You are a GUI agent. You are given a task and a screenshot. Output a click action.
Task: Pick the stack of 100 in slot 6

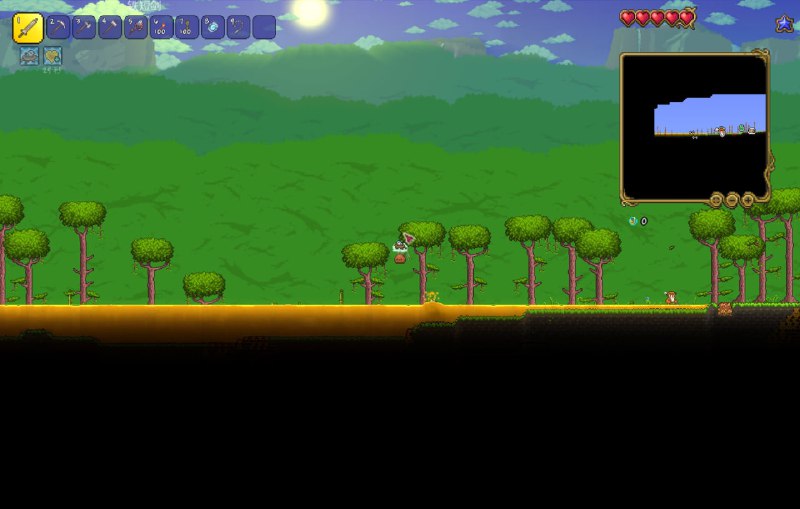click(x=161, y=27)
